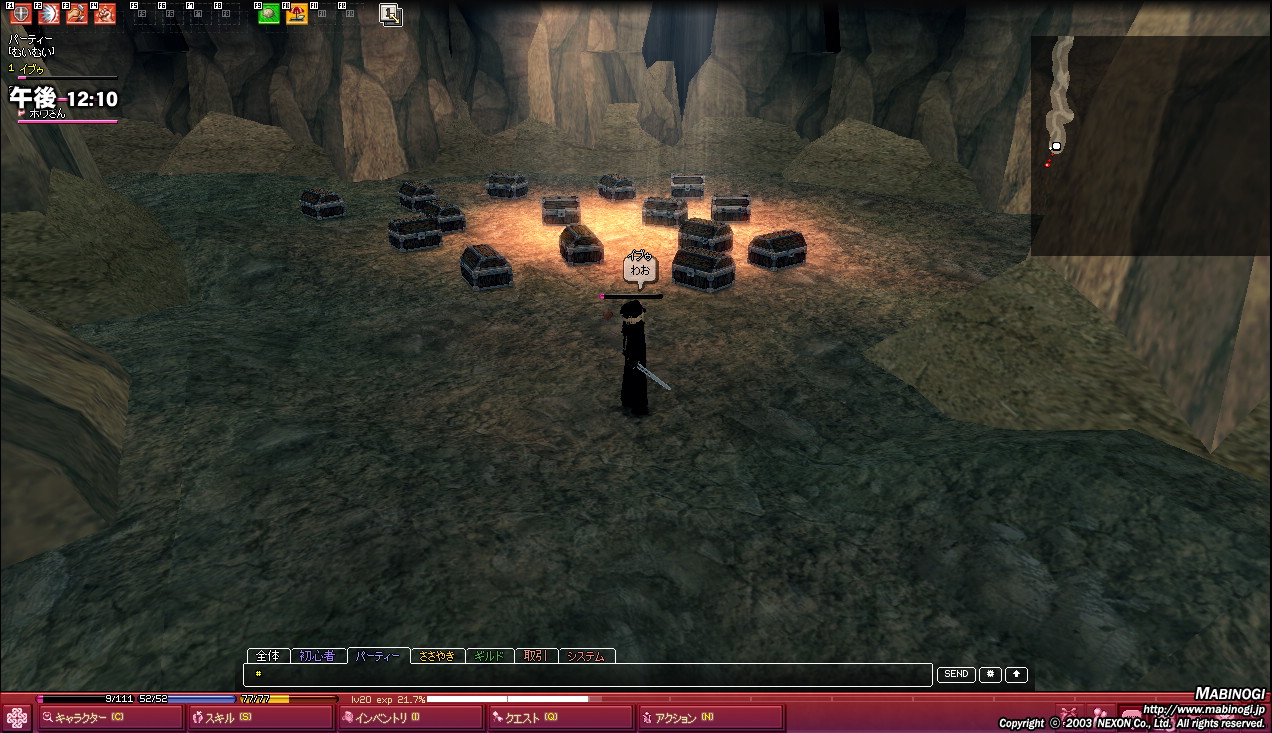Open the クエスト quest window
The image size is (1272, 733).
[x=560, y=717]
